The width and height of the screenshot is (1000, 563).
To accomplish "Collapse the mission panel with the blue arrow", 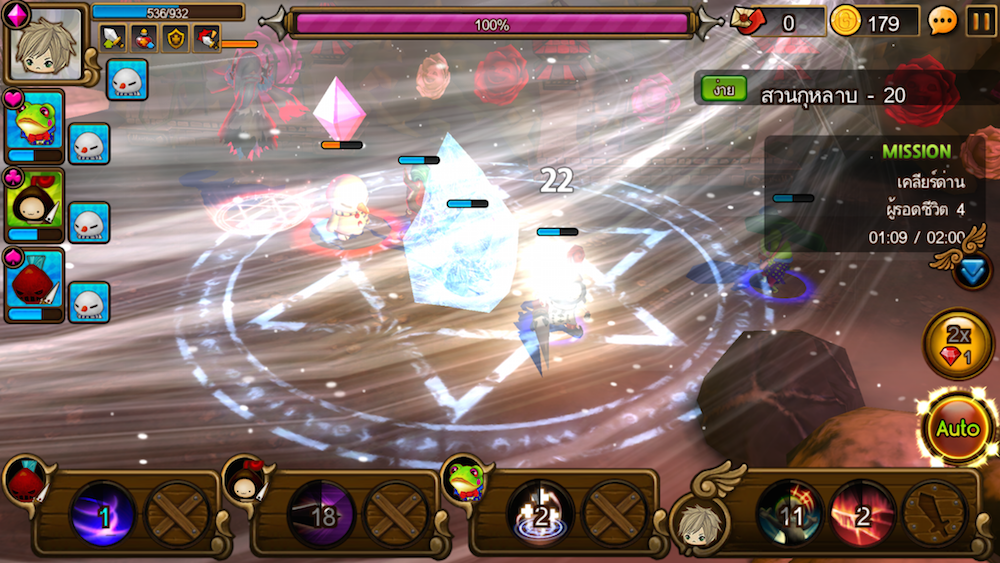I will click(x=971, y=270).
